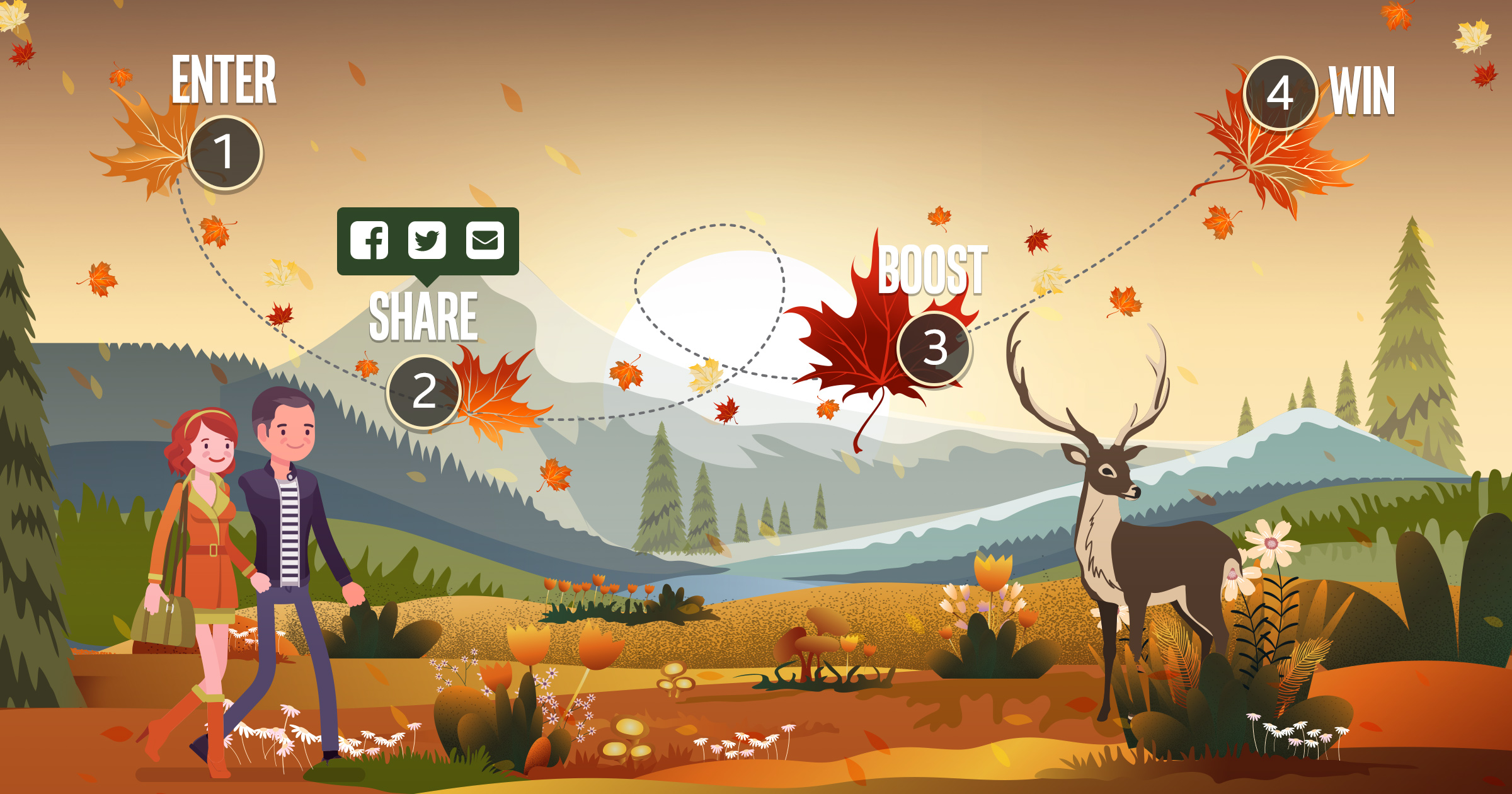The image size is (1512, 794).
Task: Select step 1 Enter circle
Action: coord(225,152)
